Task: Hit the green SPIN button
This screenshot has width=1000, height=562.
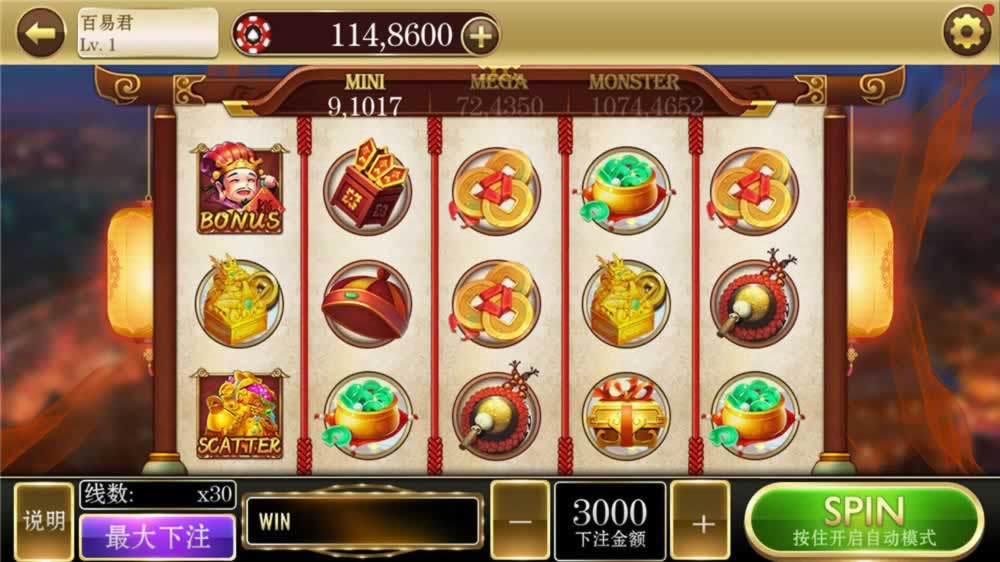Action: click(864, 520)
